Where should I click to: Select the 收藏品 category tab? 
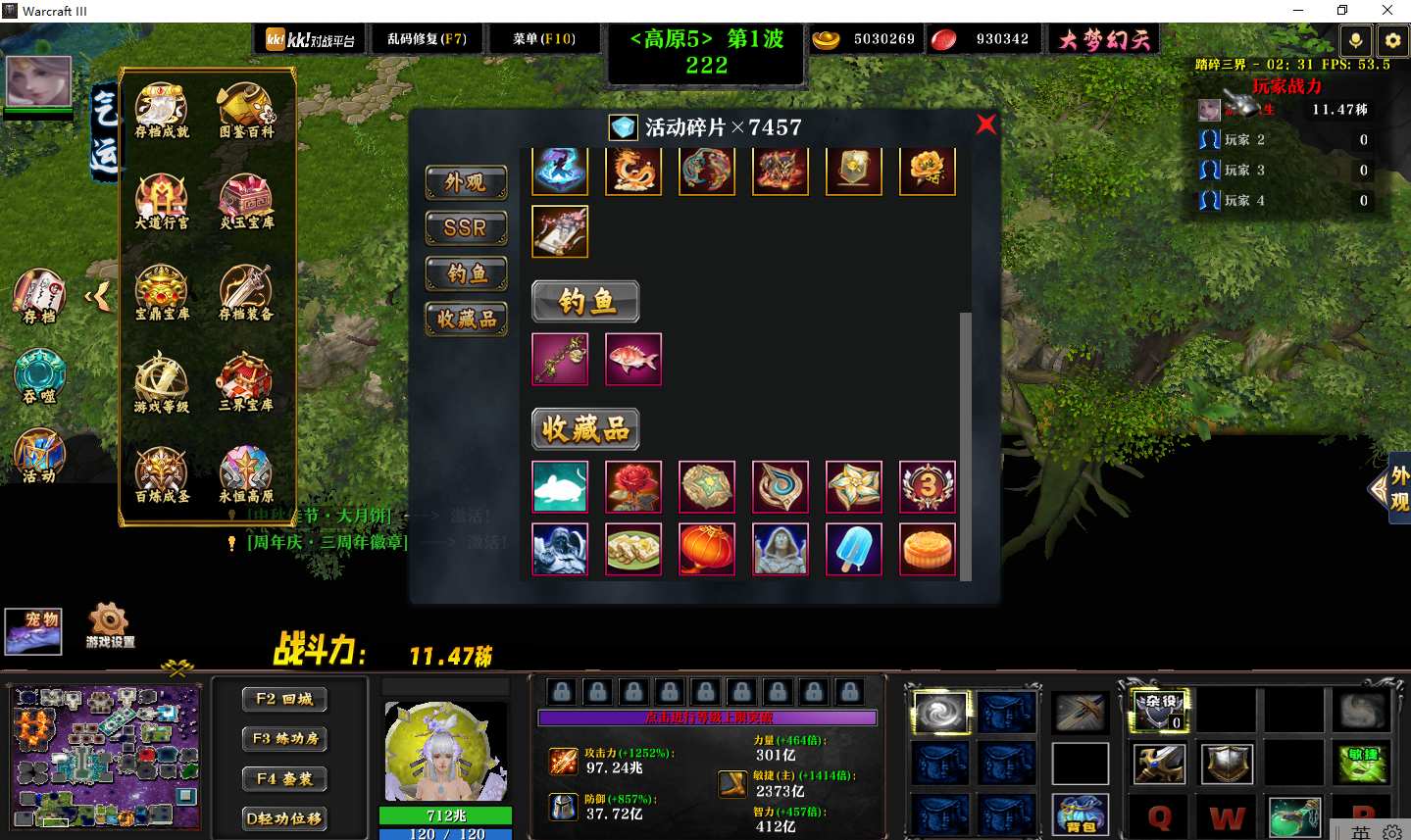click(x=466, y=319)
